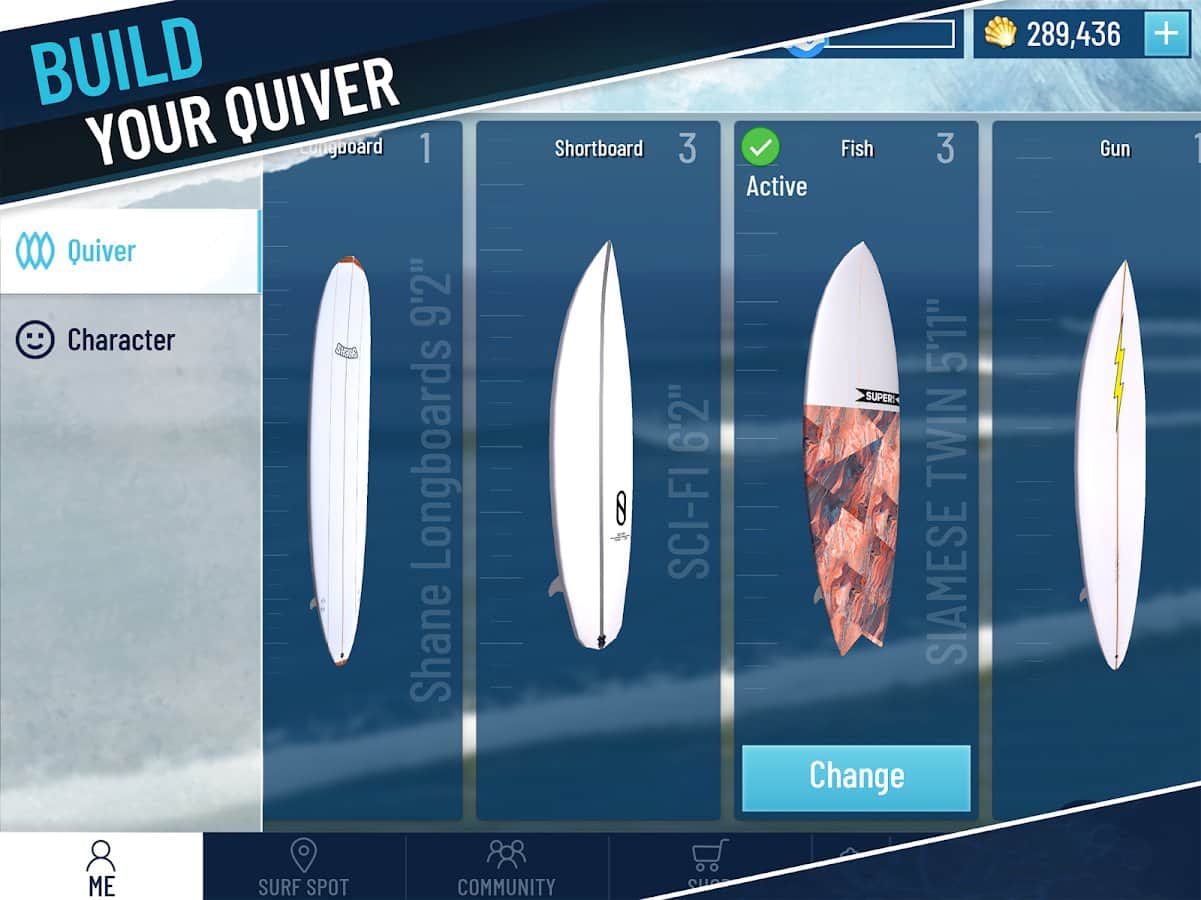Click the Change button on Fish board
Screen dimensions: 1201x900
(856, 777)
